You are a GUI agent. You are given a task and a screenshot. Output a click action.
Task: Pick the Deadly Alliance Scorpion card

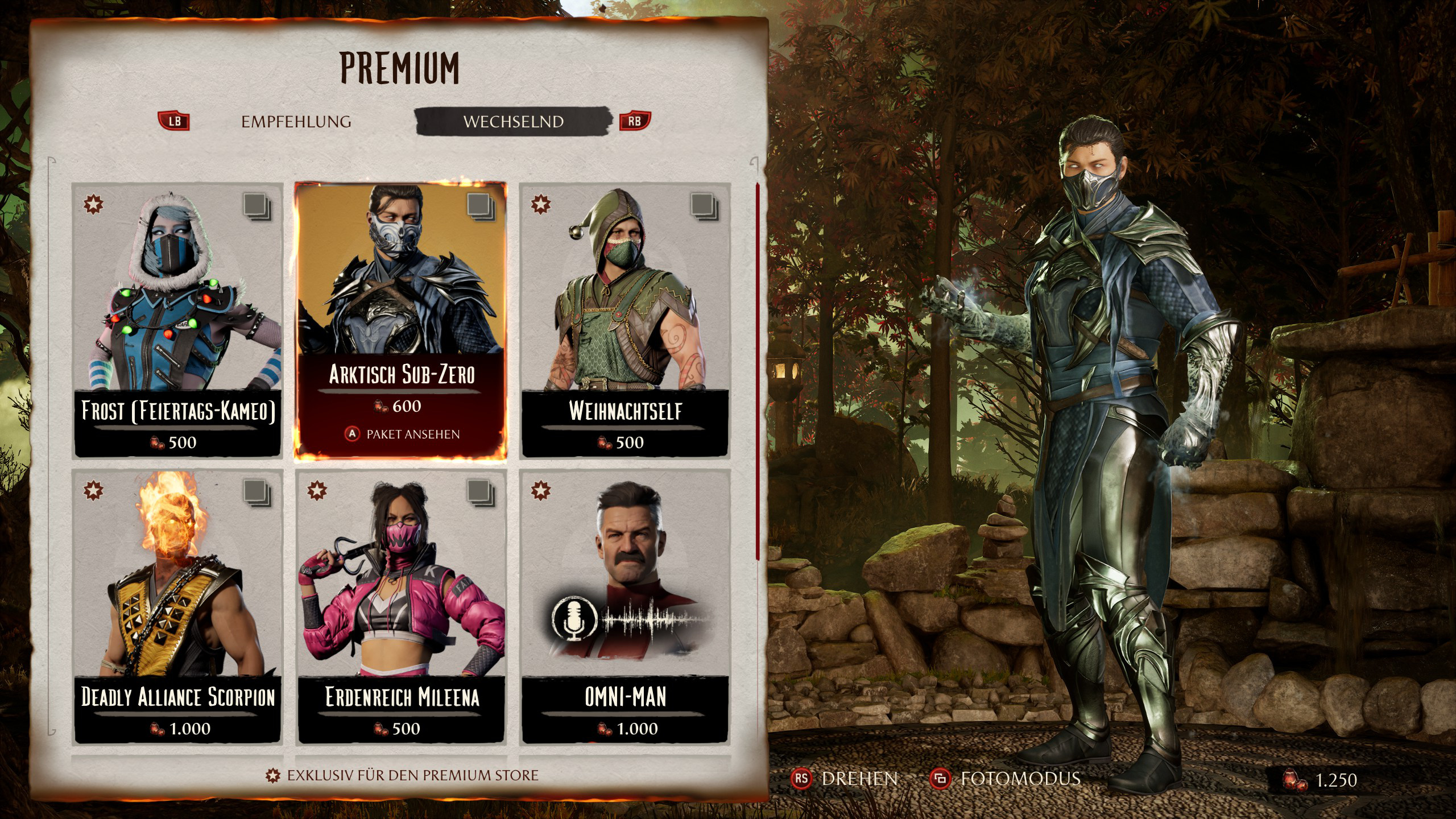pyautogui.click(x=177, y=606)
